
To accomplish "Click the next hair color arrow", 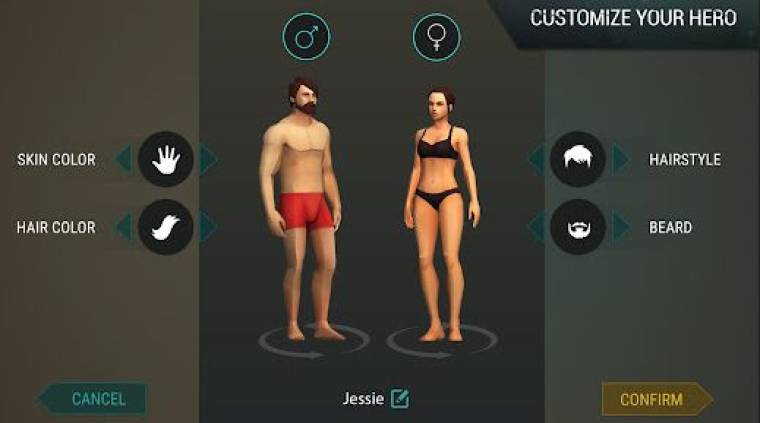I will (207, 227).
